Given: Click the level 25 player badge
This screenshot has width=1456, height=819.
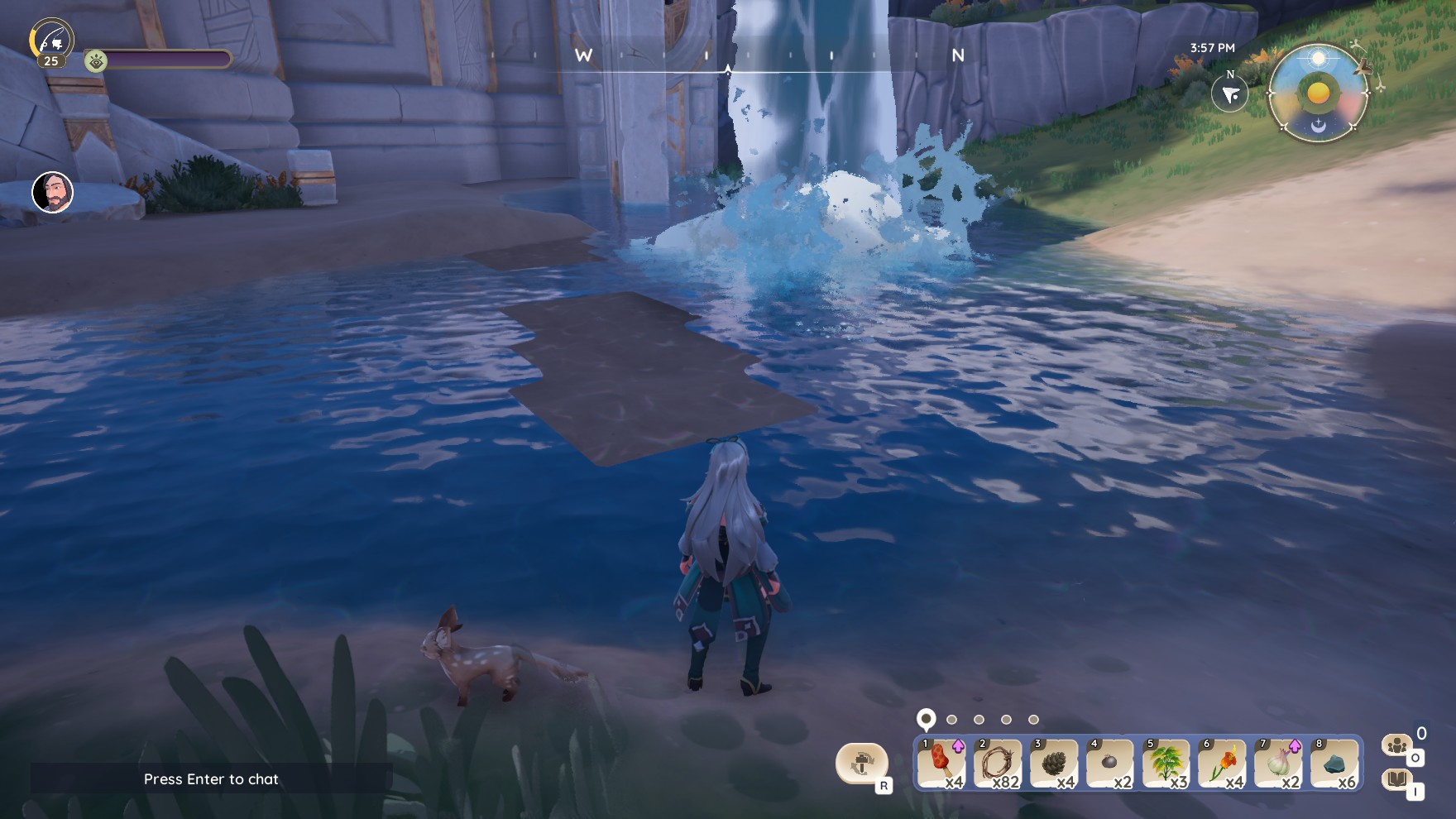Looking at the screenshot, I should point(51,43).
